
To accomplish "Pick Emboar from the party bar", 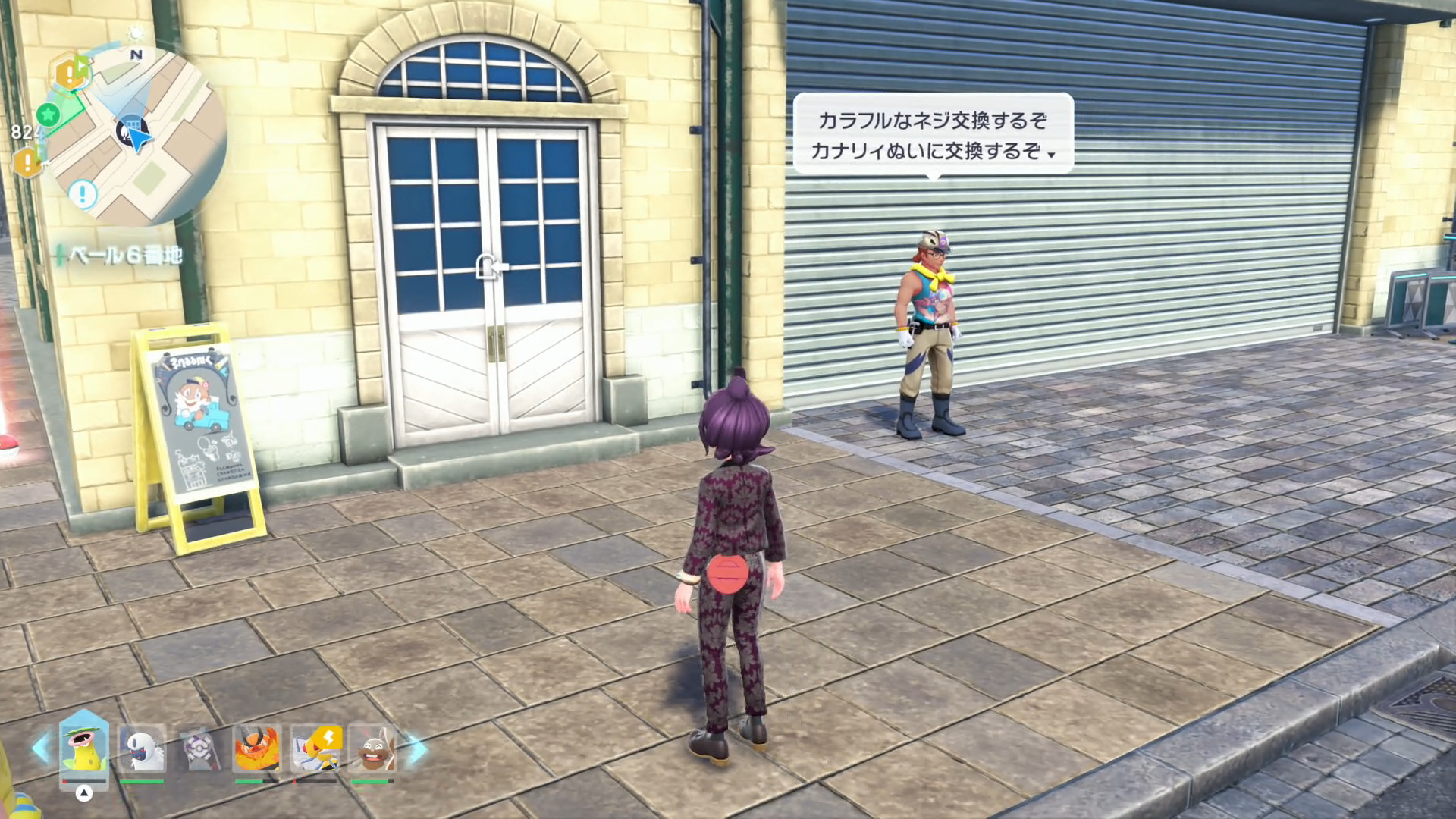I will click(256, 749).
